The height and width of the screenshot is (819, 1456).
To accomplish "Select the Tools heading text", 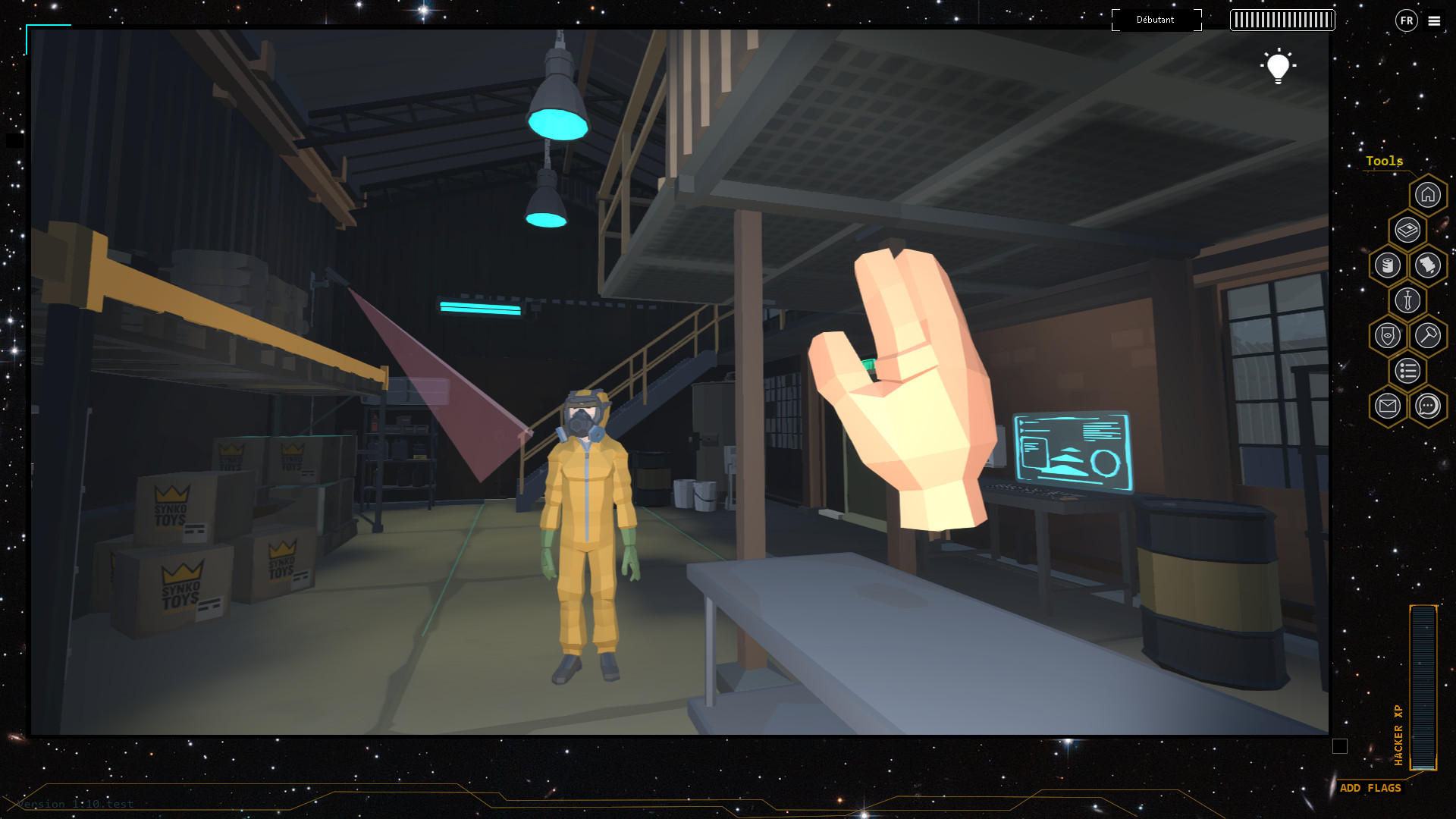I will point(1384,162).
